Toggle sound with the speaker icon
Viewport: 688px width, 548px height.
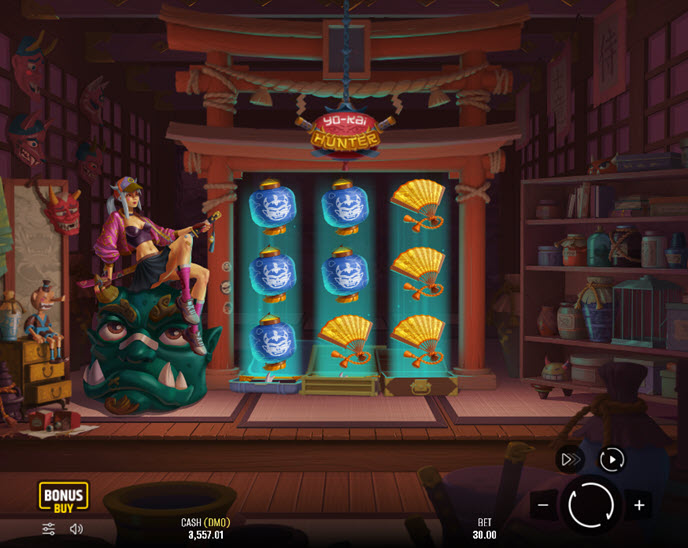(77, 529)
